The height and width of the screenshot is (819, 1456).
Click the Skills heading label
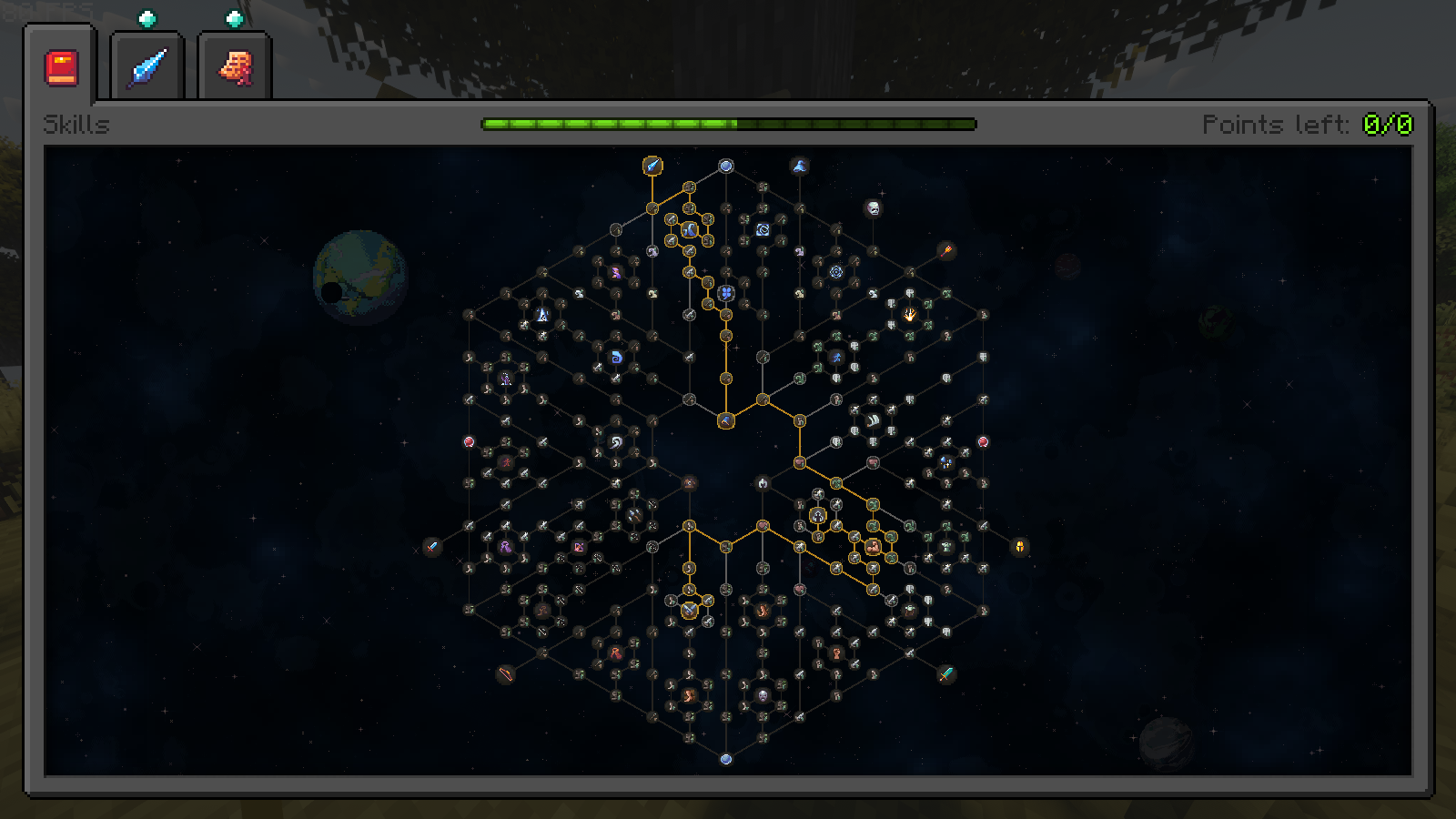point(76,125)
